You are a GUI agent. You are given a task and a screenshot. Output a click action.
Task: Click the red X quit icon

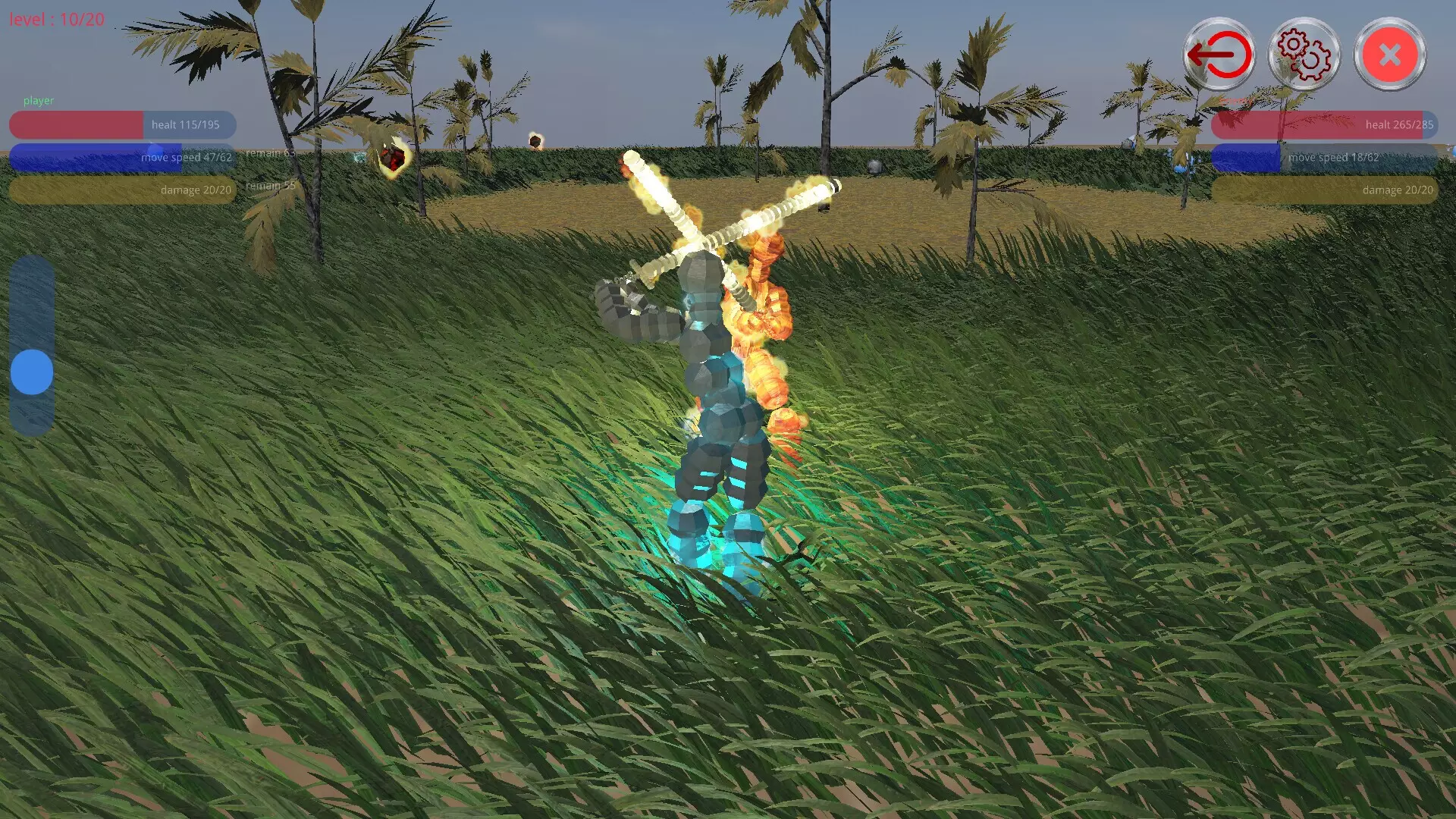pyautogui.click(x=1389, y=54)
